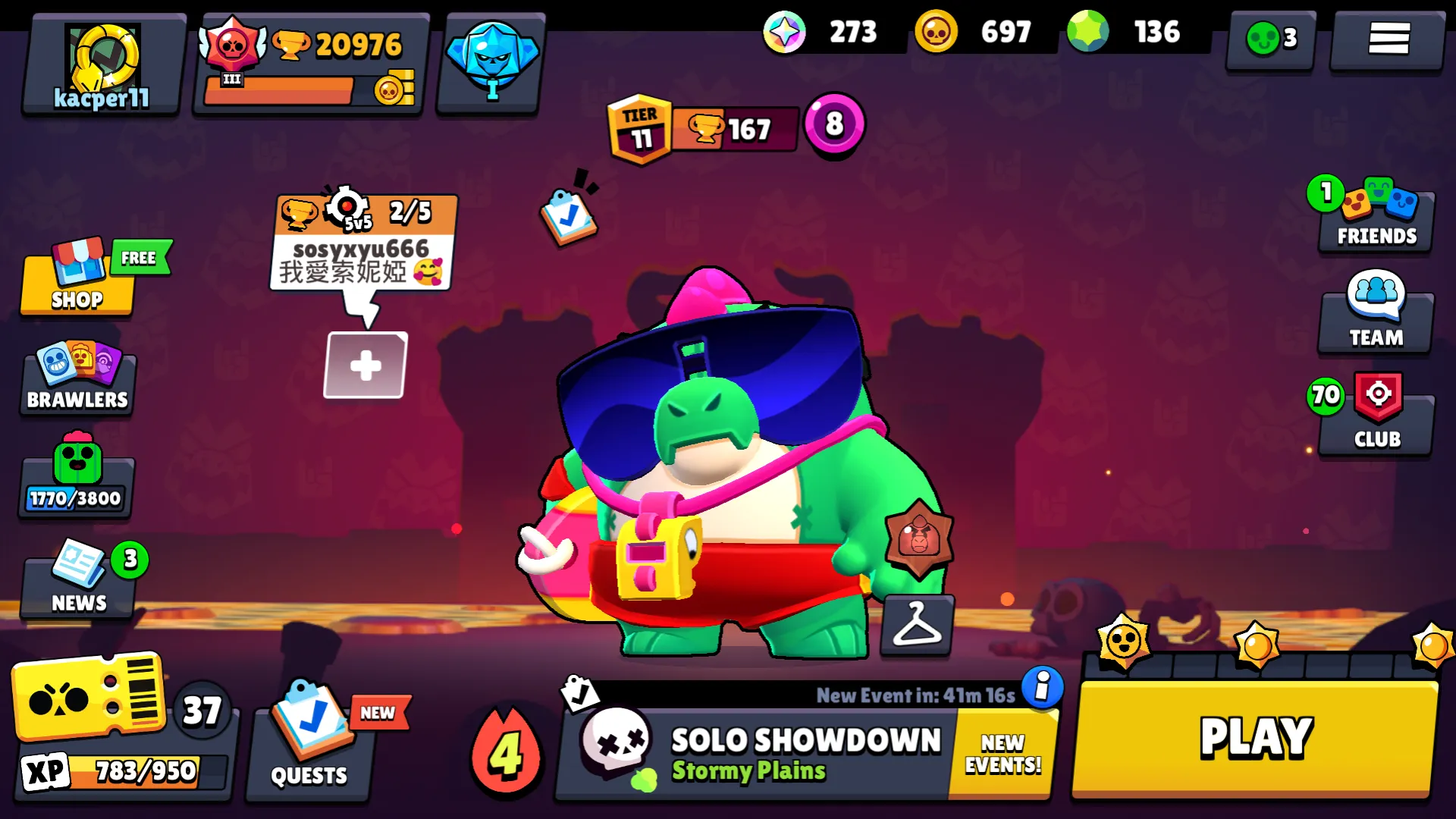Open the Starr Drop cactus progress

(75, 478)
